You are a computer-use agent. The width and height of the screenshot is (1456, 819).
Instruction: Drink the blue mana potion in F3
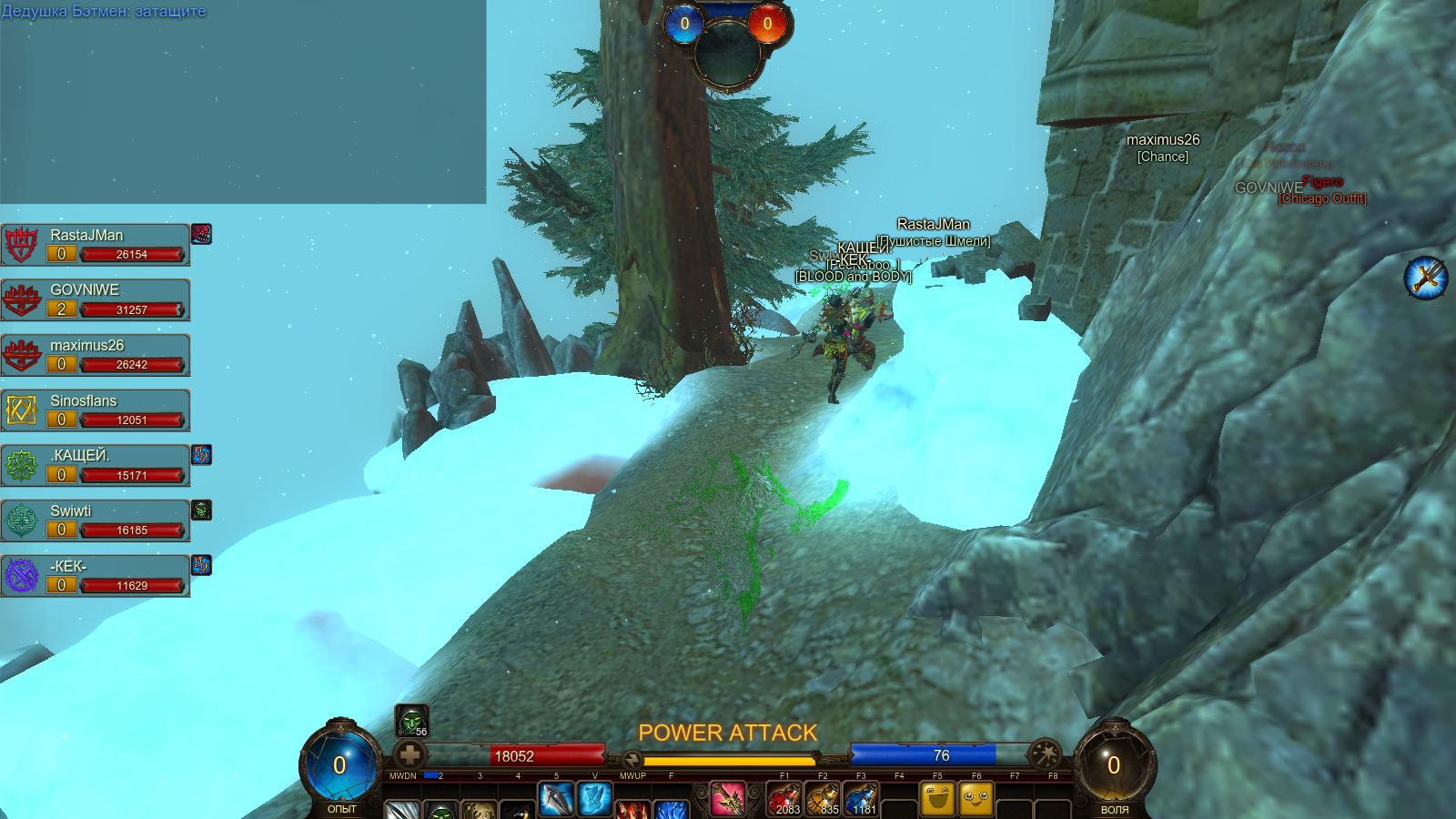(861, 800)
